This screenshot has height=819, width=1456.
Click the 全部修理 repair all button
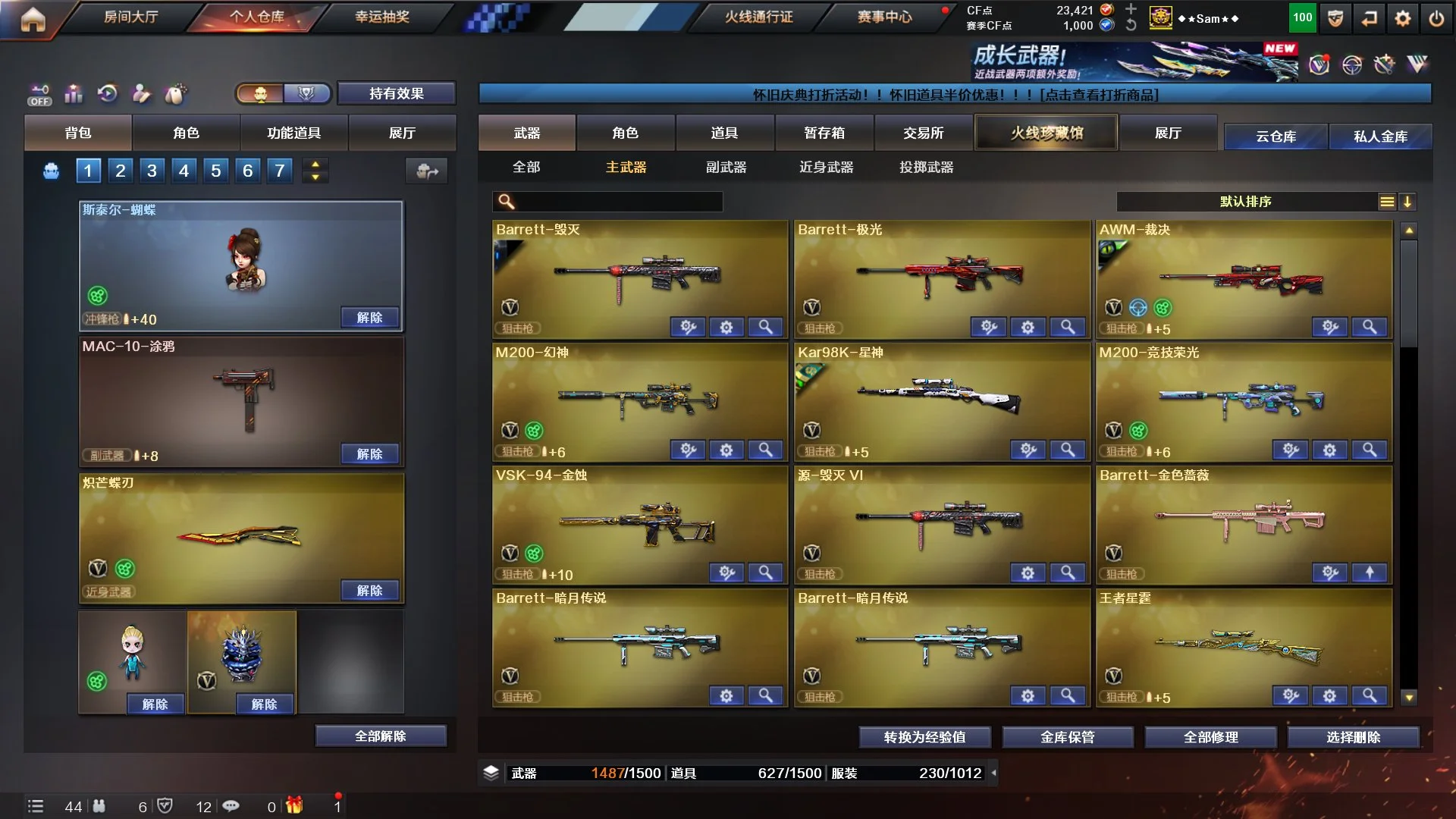pyautogui.click(x=1210, y=736)
